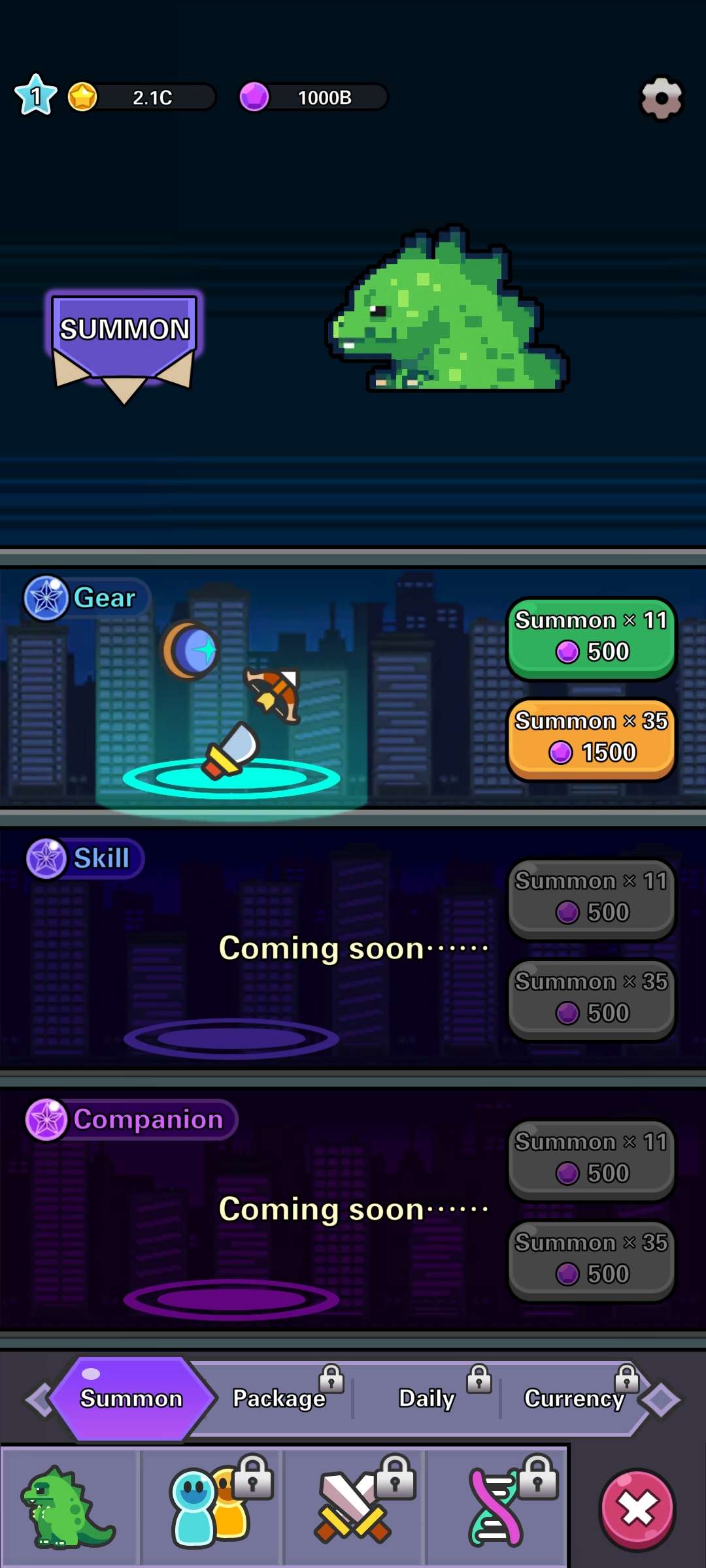Tap the gold coin currency counter

click(x=141, y=97)
